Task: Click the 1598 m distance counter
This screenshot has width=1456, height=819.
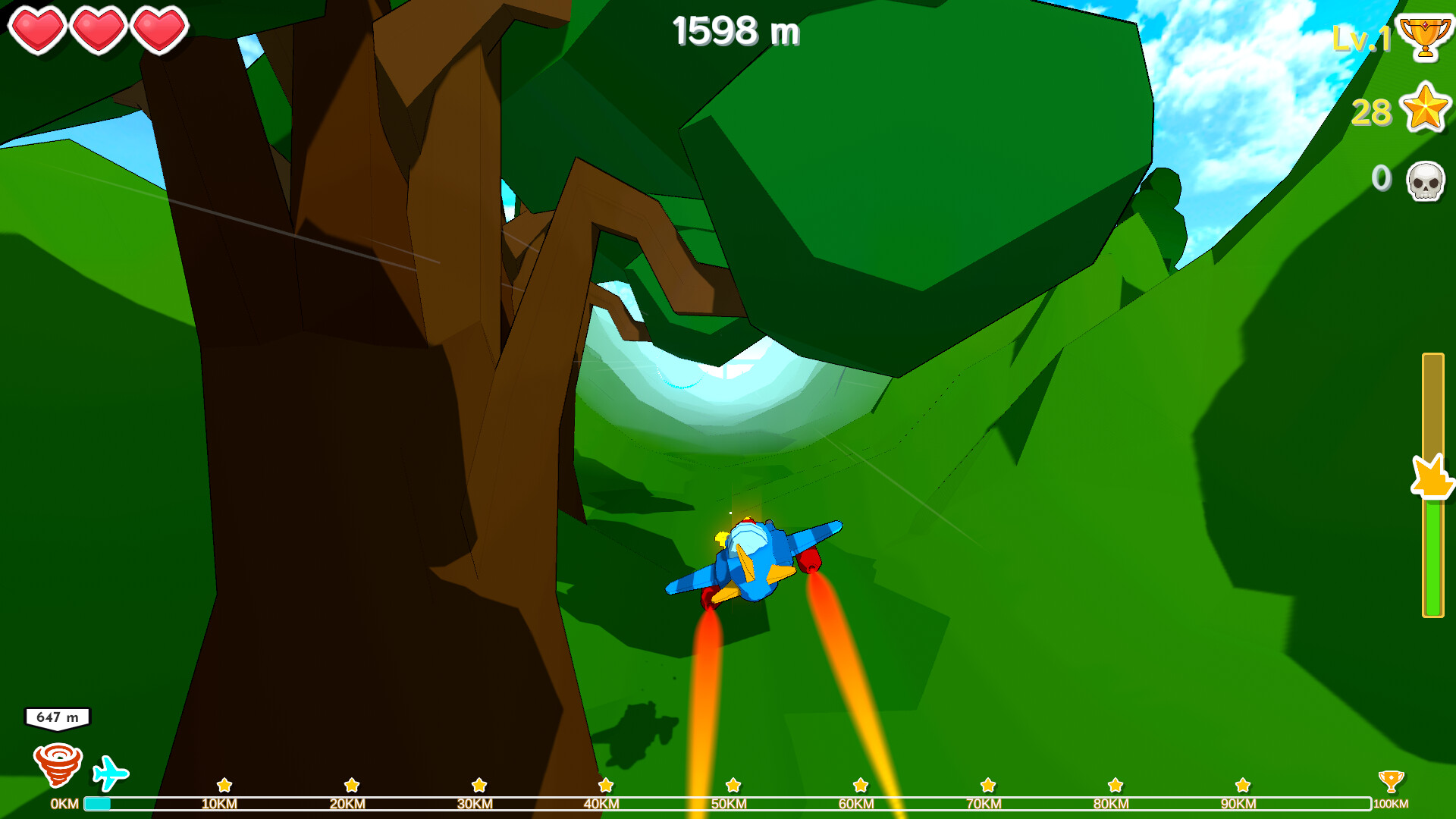Action: tap(737, 32)
